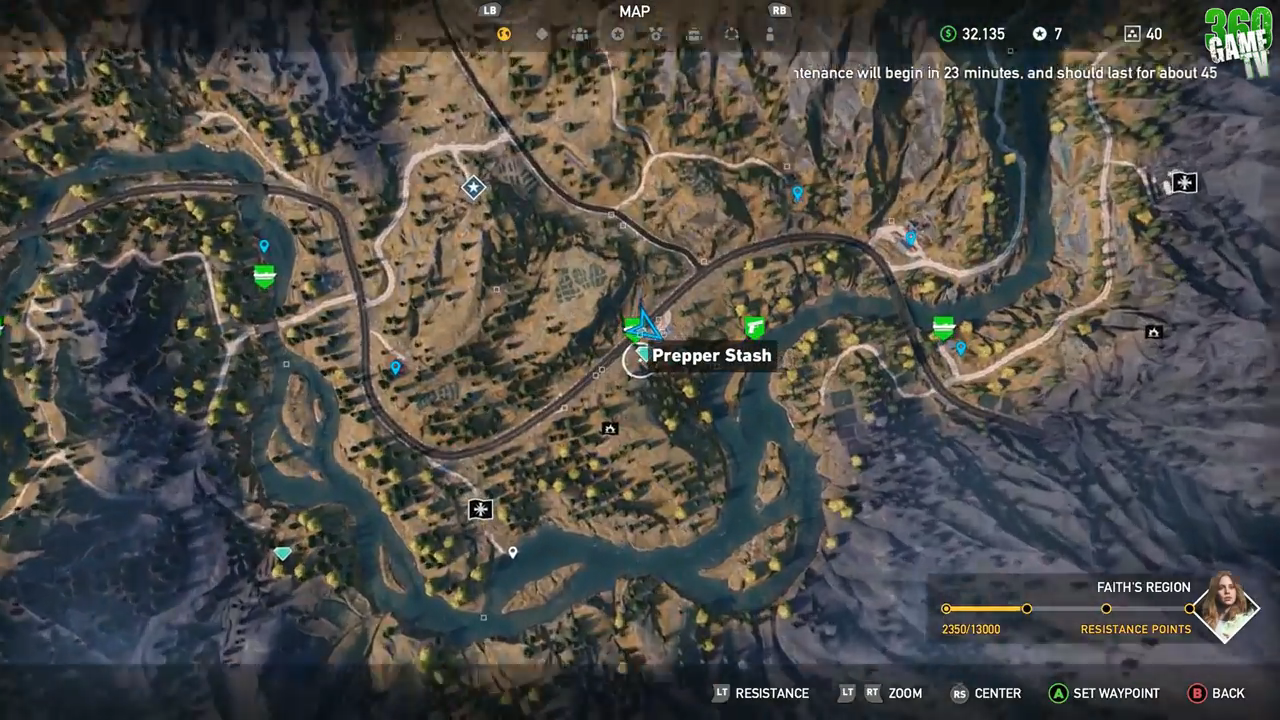Screen dimensions: 1280x720
Task: Select the vehicle filter icon in the filter row
Action: [x=694, y=33]
